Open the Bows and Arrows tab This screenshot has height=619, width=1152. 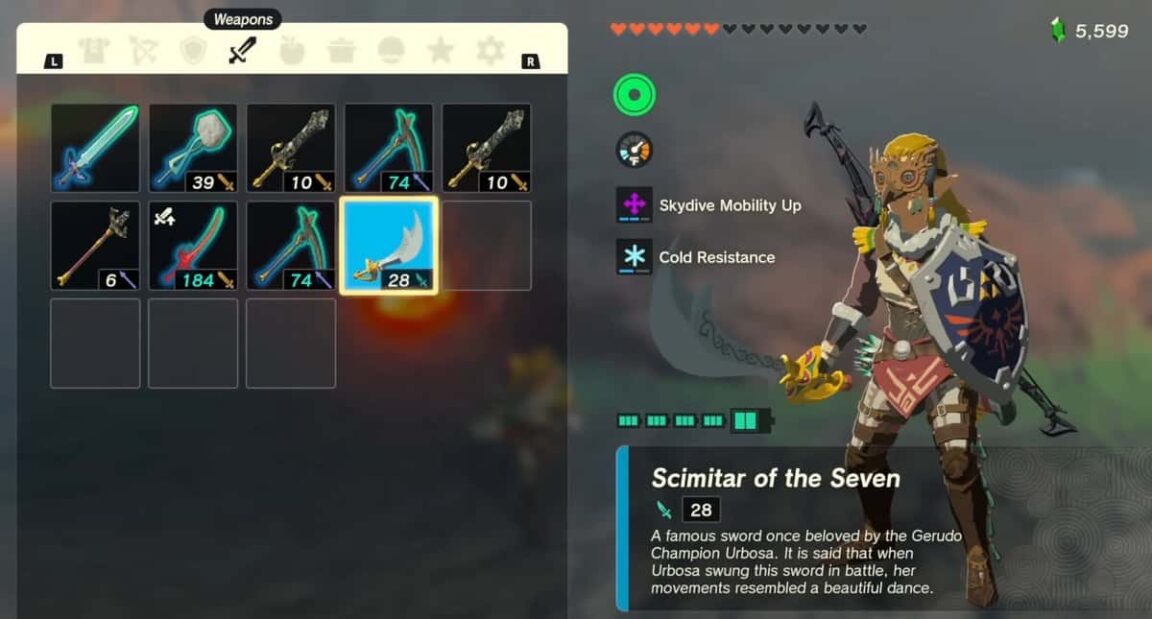coord(143,51)
